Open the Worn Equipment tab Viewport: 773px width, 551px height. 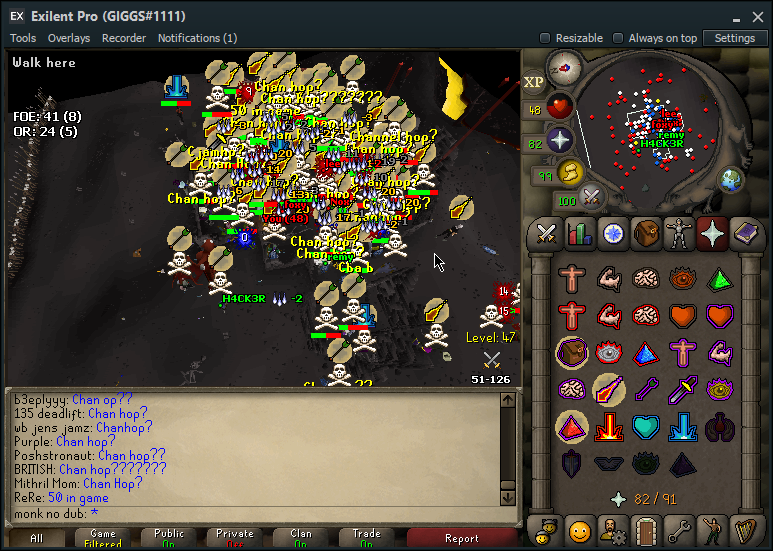679,234
